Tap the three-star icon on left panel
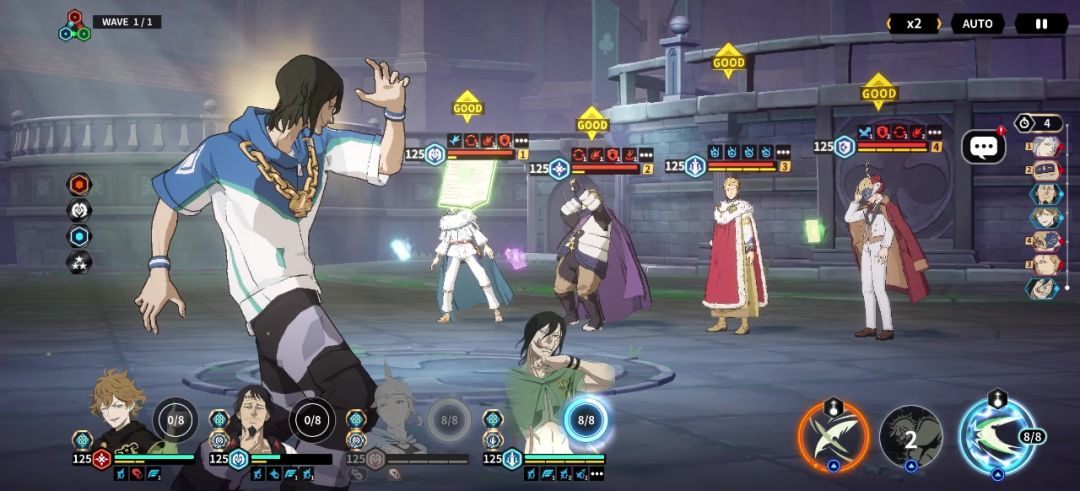The height and width of the screenshot is (491, 1080). click(79, 263)
